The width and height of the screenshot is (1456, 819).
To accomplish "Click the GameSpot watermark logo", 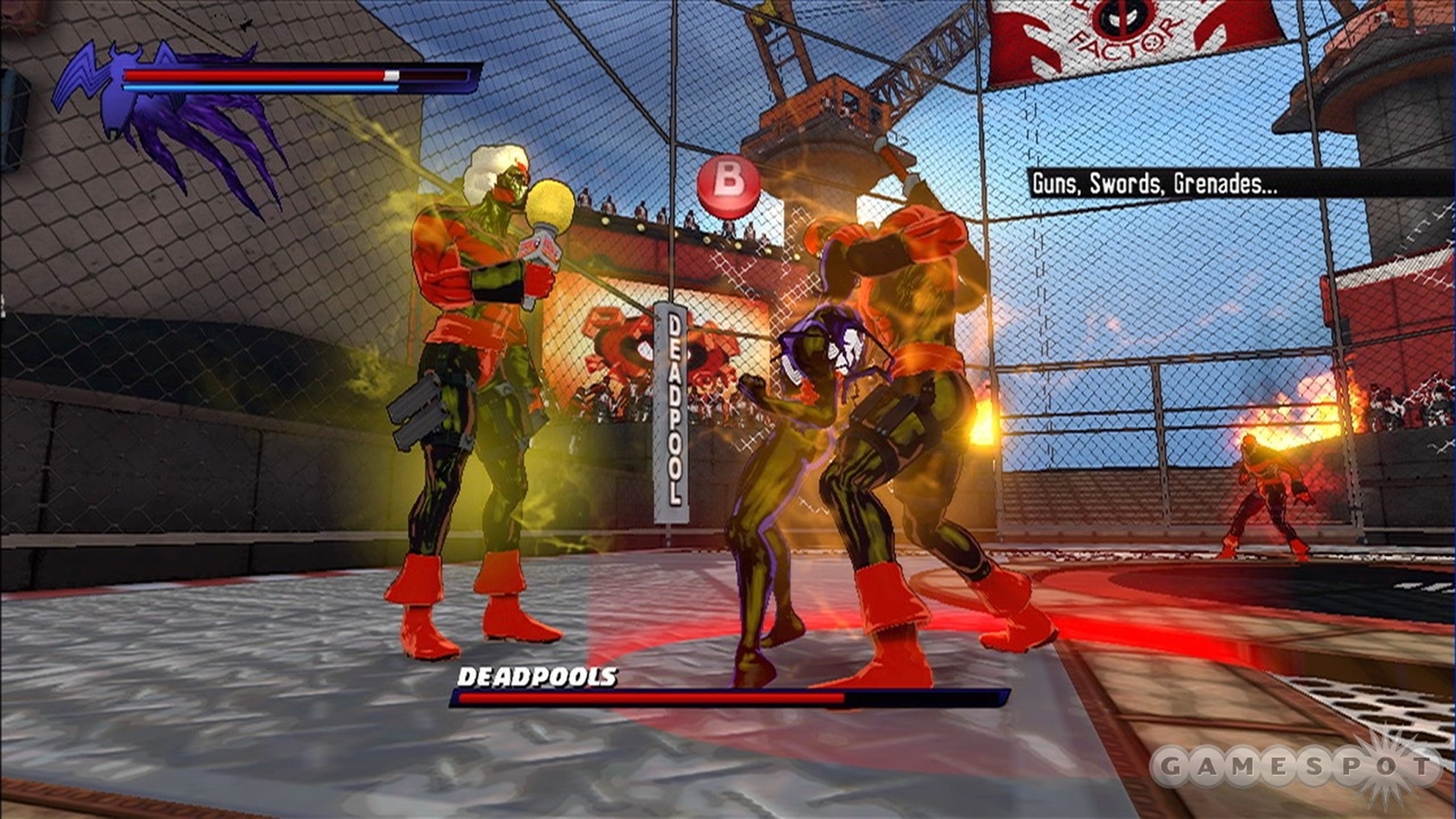I will pyautogui.click(x=1295, y=768).
